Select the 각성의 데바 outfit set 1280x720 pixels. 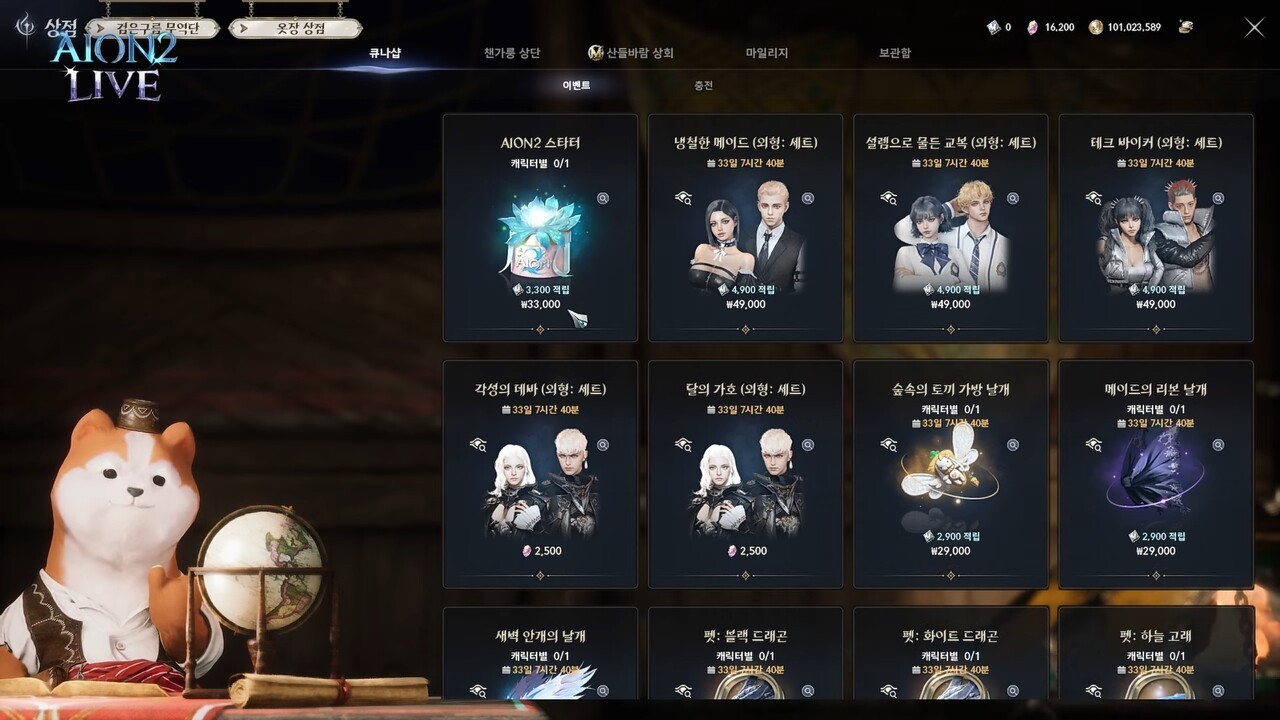(540, 474)
